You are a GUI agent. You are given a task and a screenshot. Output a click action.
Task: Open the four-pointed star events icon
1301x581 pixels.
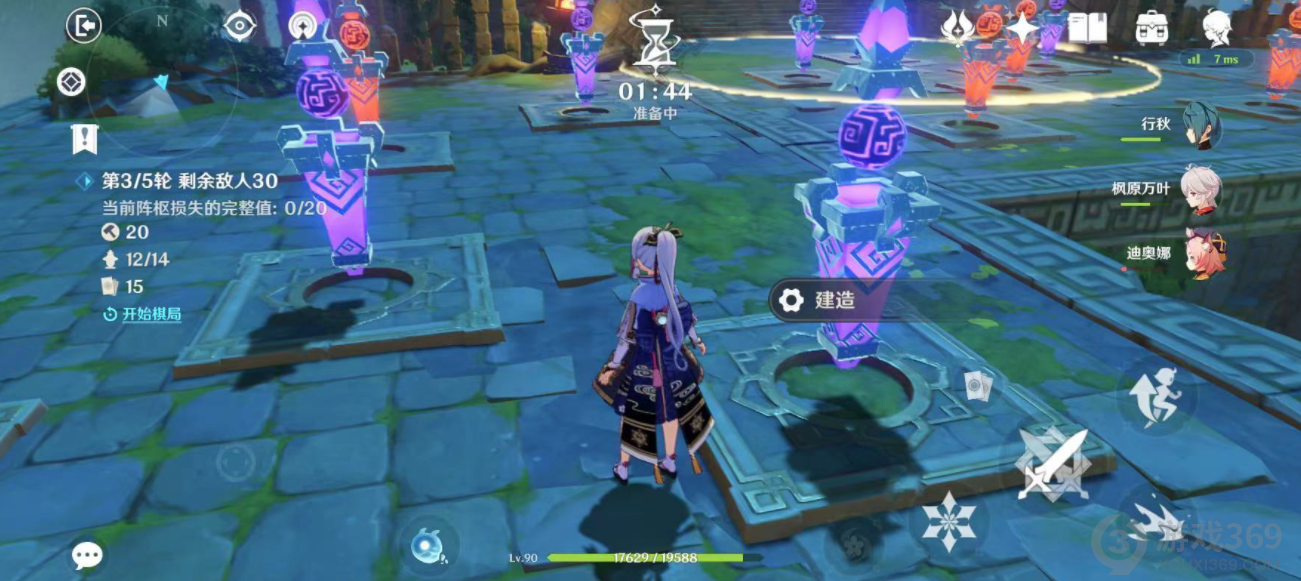pos(1023,29)
